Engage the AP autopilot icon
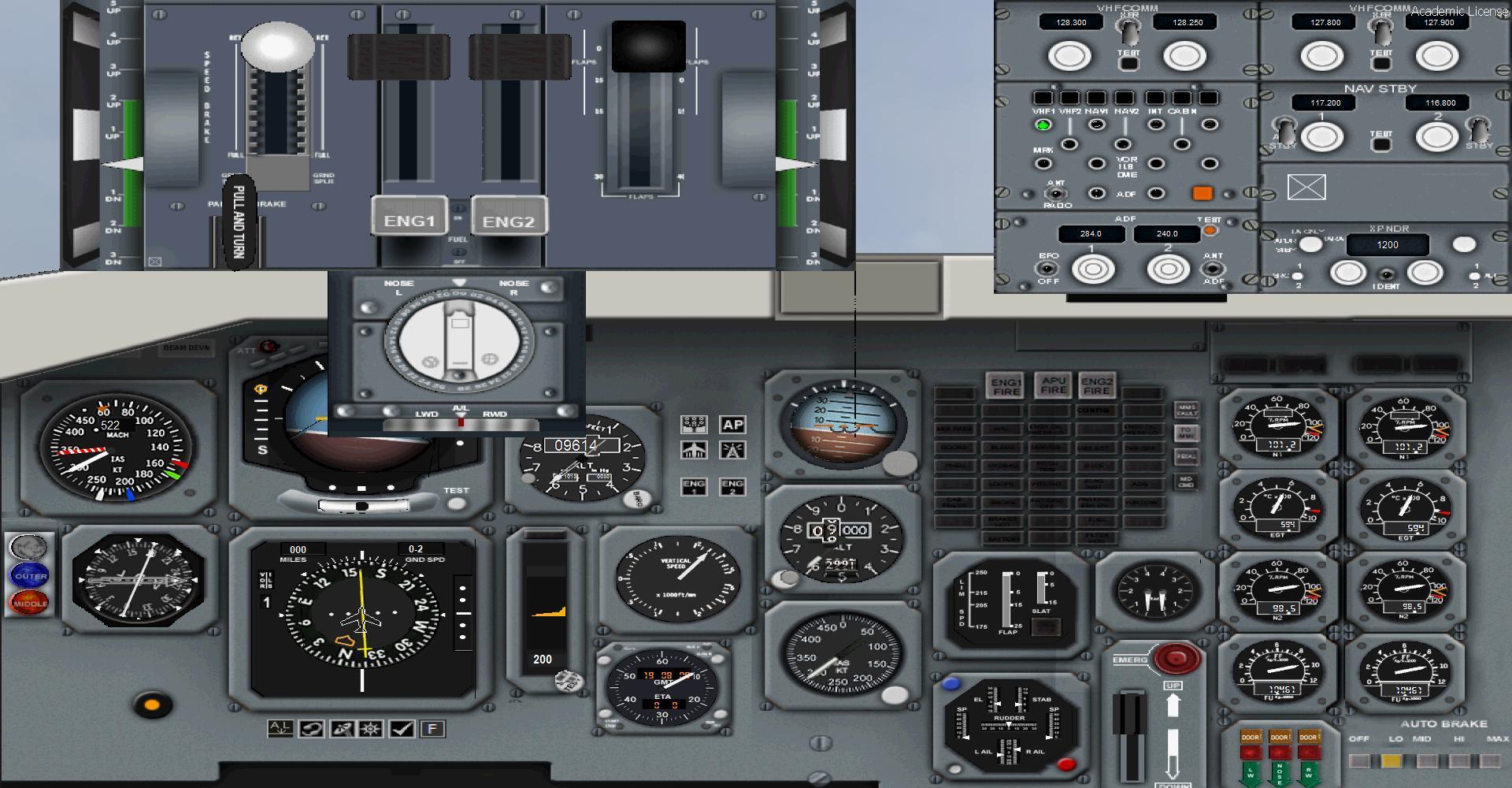The image size is (1512, 788). [x=732, y=425]
